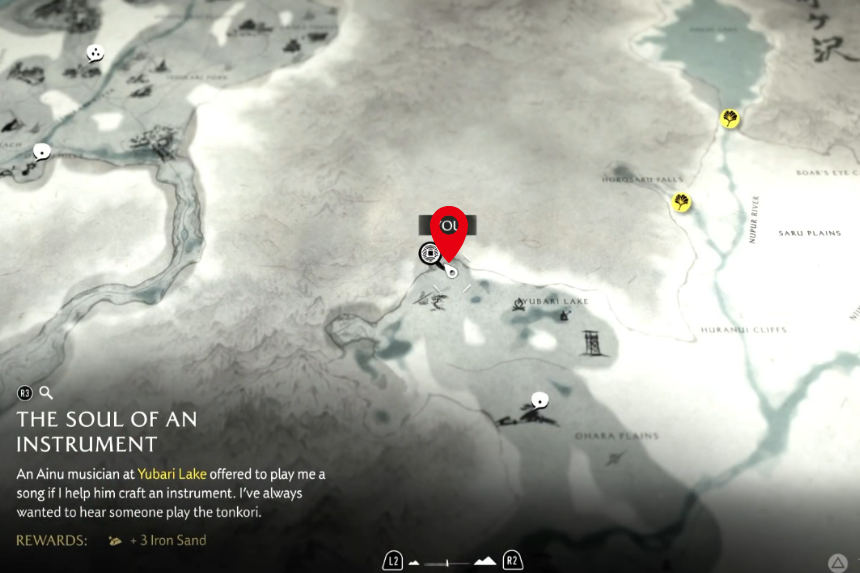Adjust the map zoom slider
The width and height of the screenshot is (860, 573).
coord(448,562)
